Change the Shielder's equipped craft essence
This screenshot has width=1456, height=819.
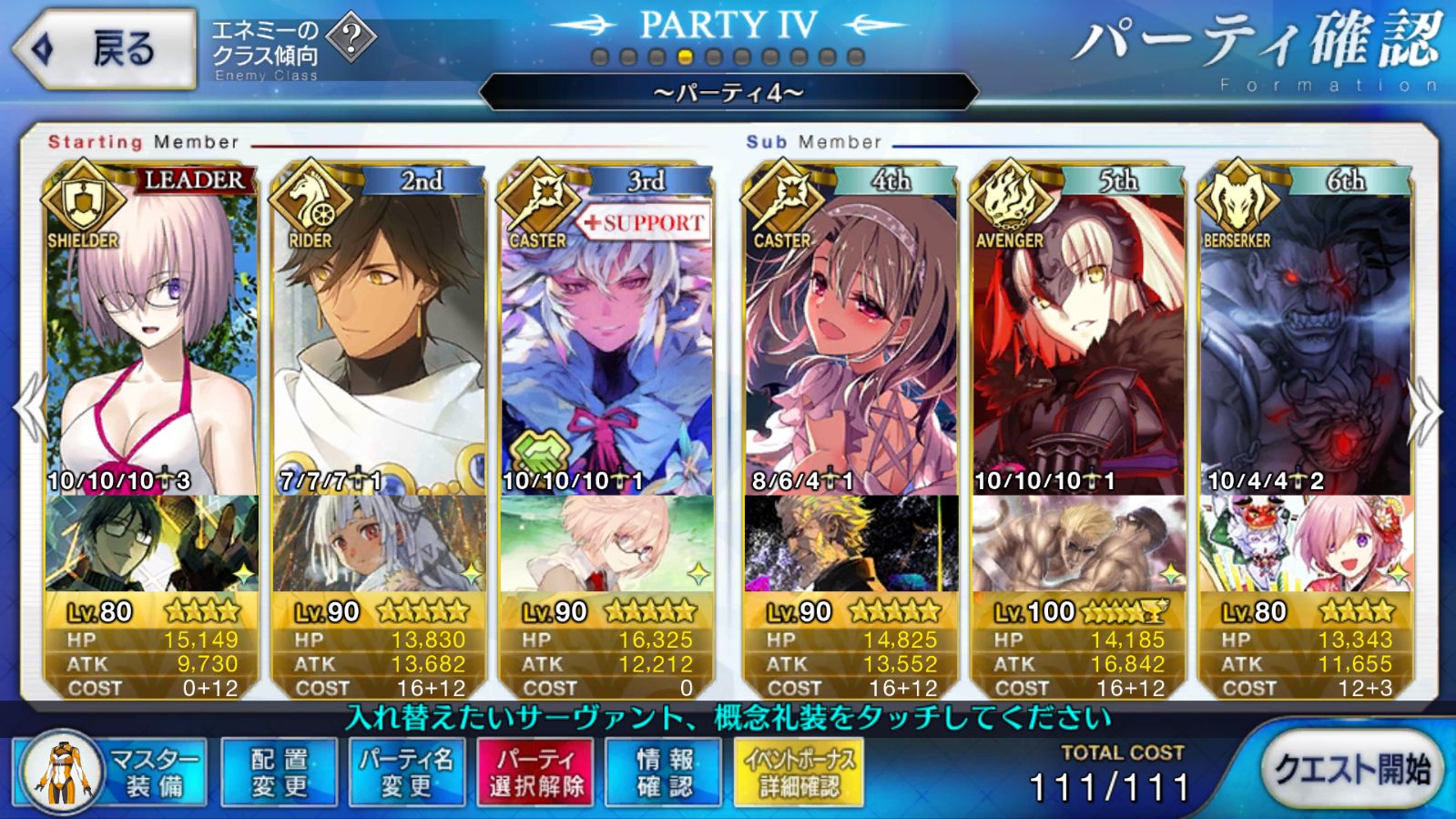pos(151,544)
